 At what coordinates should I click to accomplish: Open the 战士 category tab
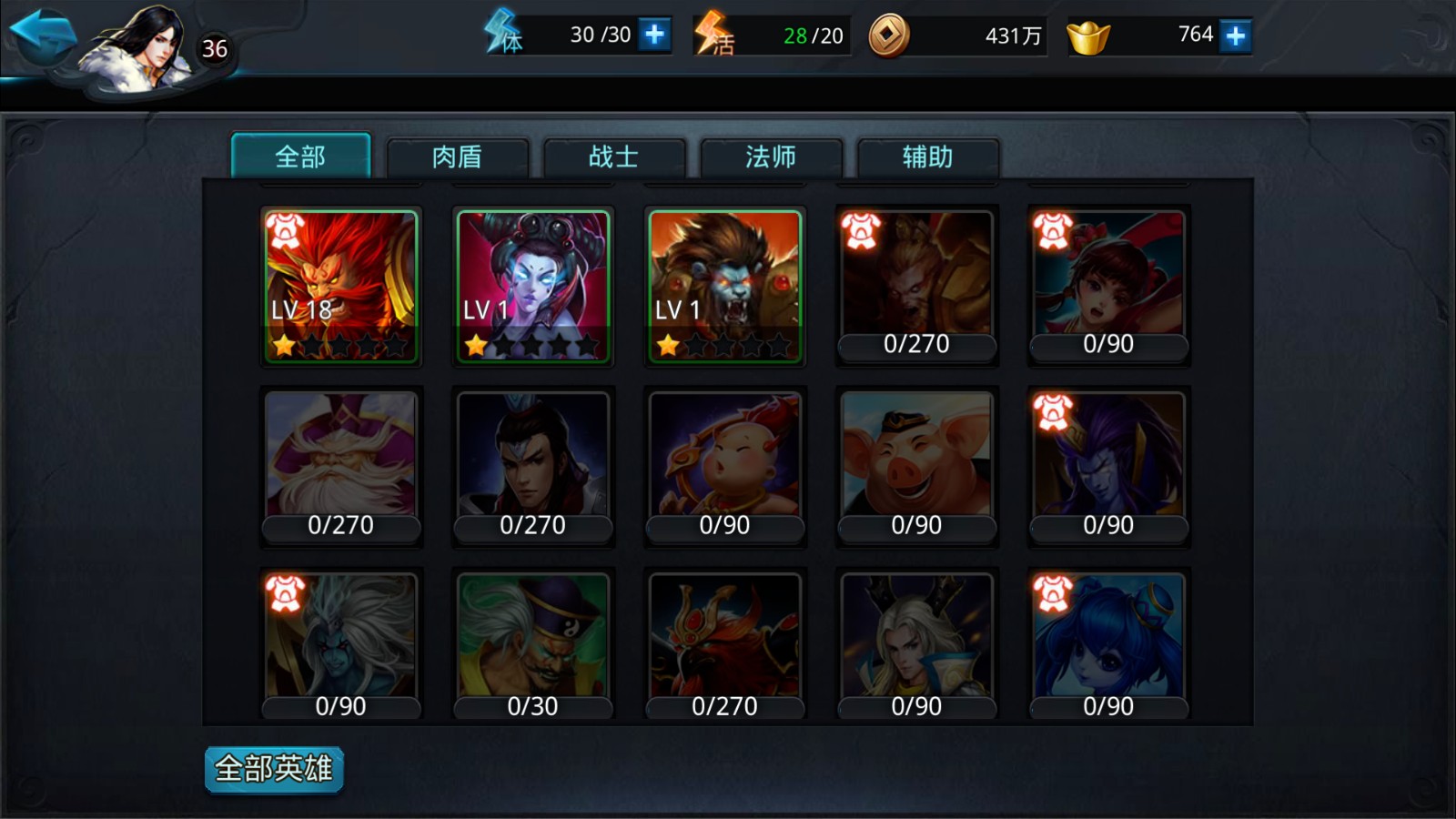(613, 157)
